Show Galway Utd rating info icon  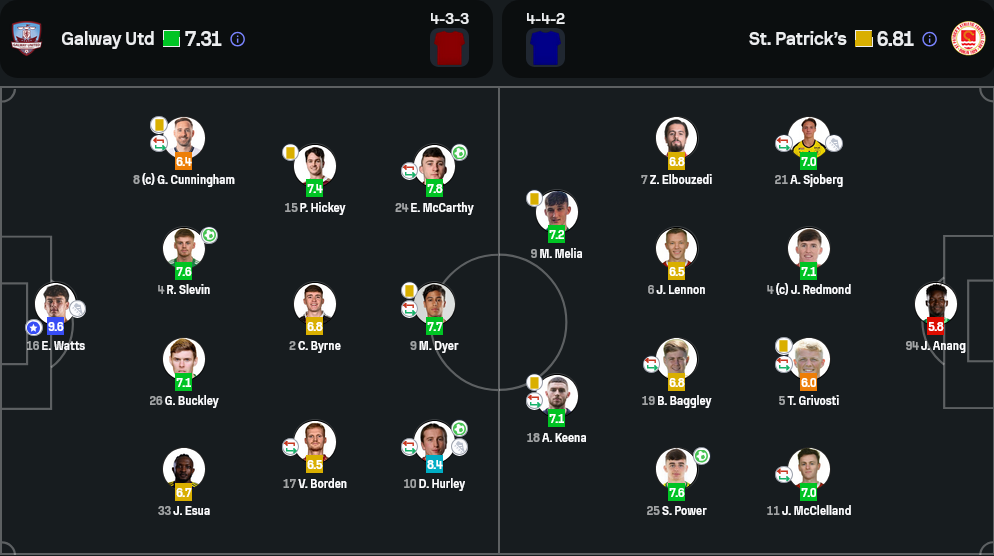(x=238, y=39)
